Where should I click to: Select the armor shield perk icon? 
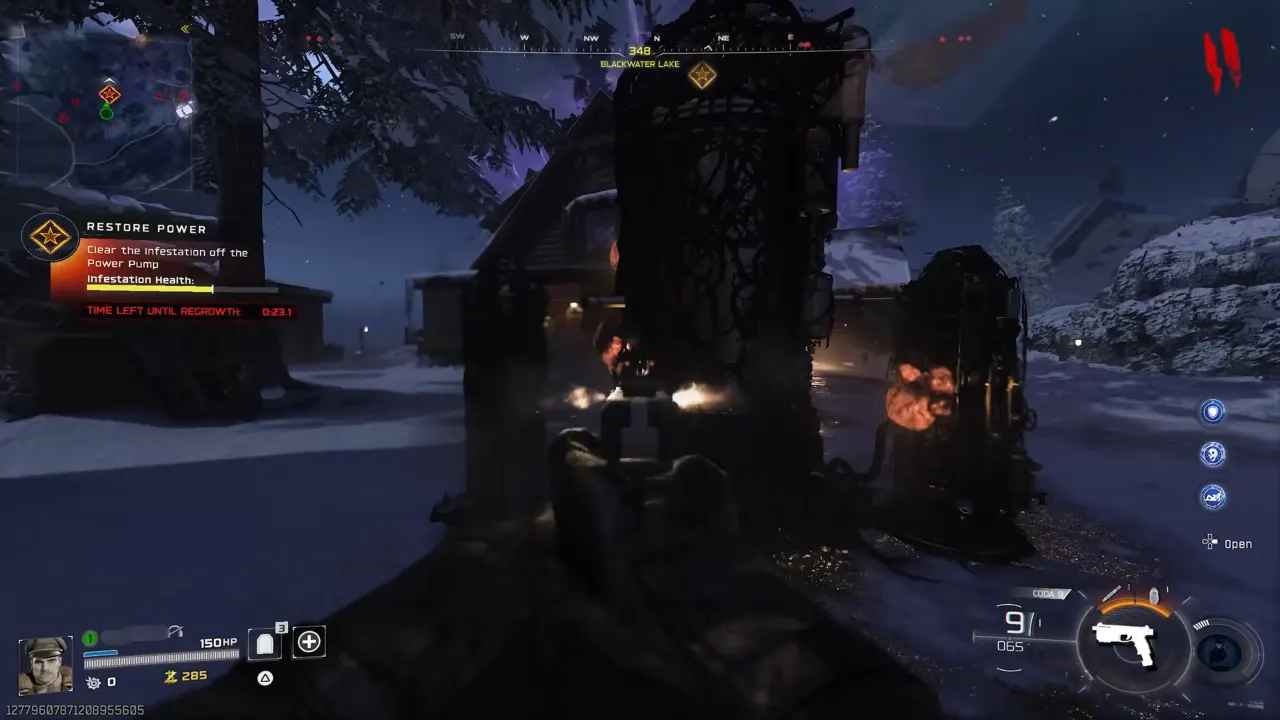1213,412
